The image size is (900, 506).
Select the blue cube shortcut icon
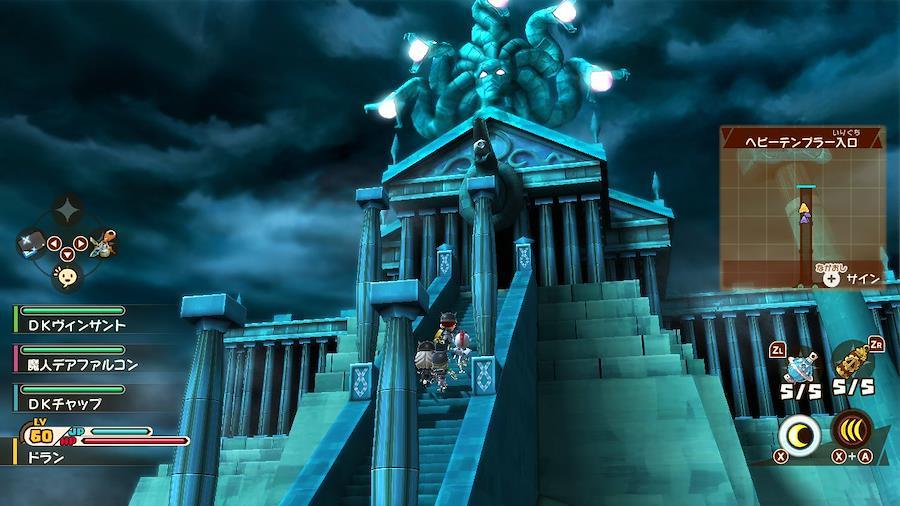(x=31, y=241)
